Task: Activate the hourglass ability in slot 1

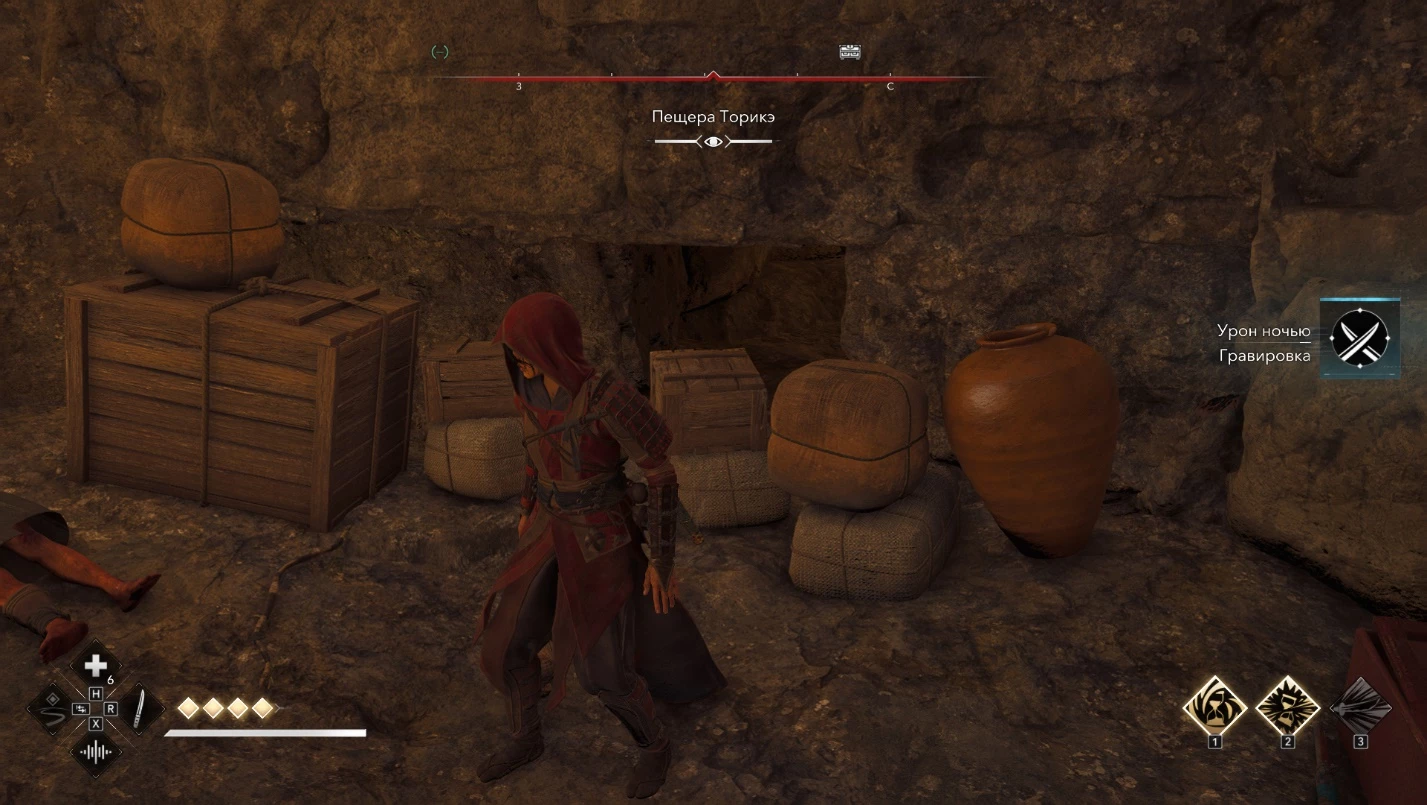Action: pyautogui.click(x=1214, y=705)
